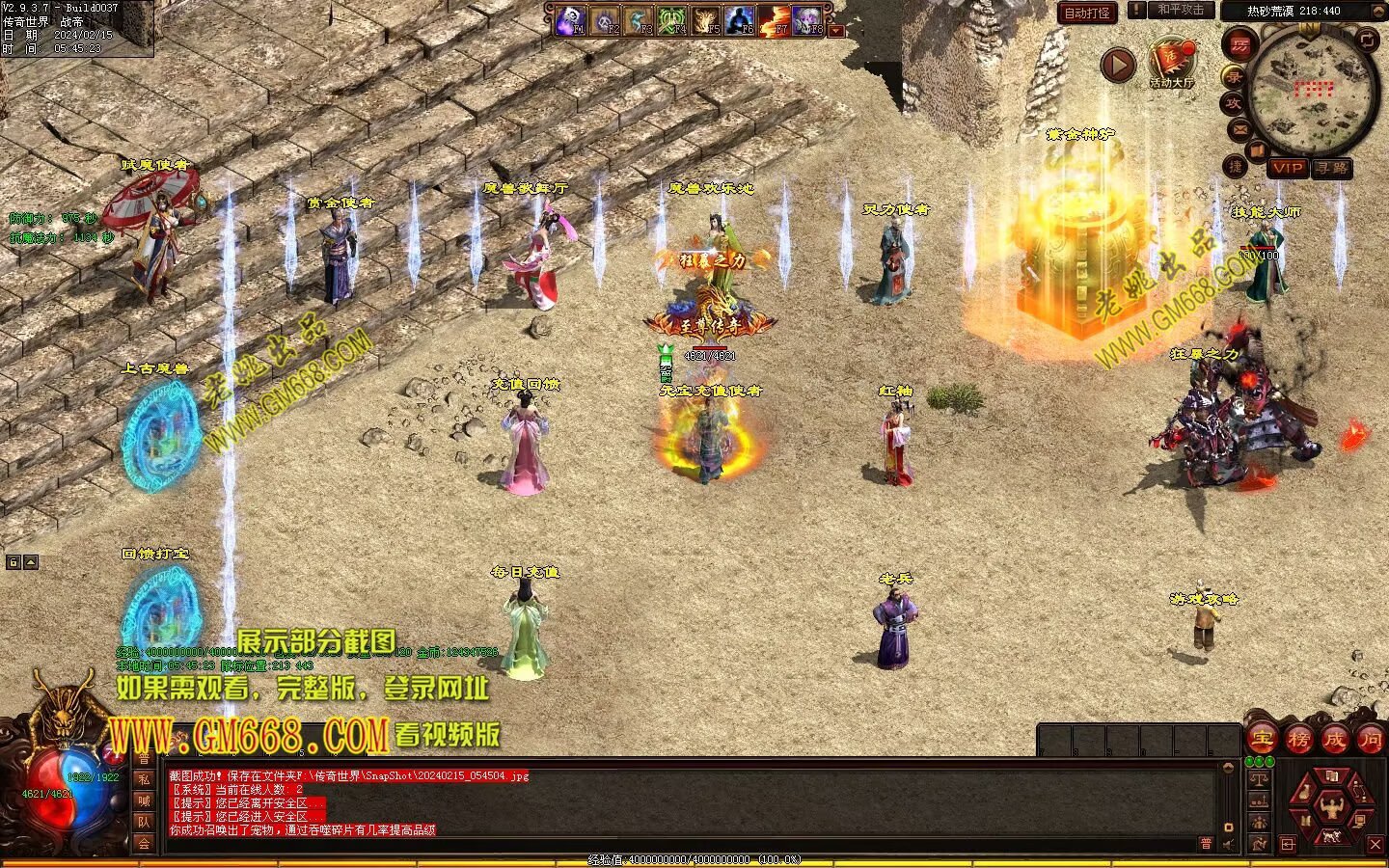Use the F1 purple skull skill
Screen dimensions: 1389x868
coord(572,19)
